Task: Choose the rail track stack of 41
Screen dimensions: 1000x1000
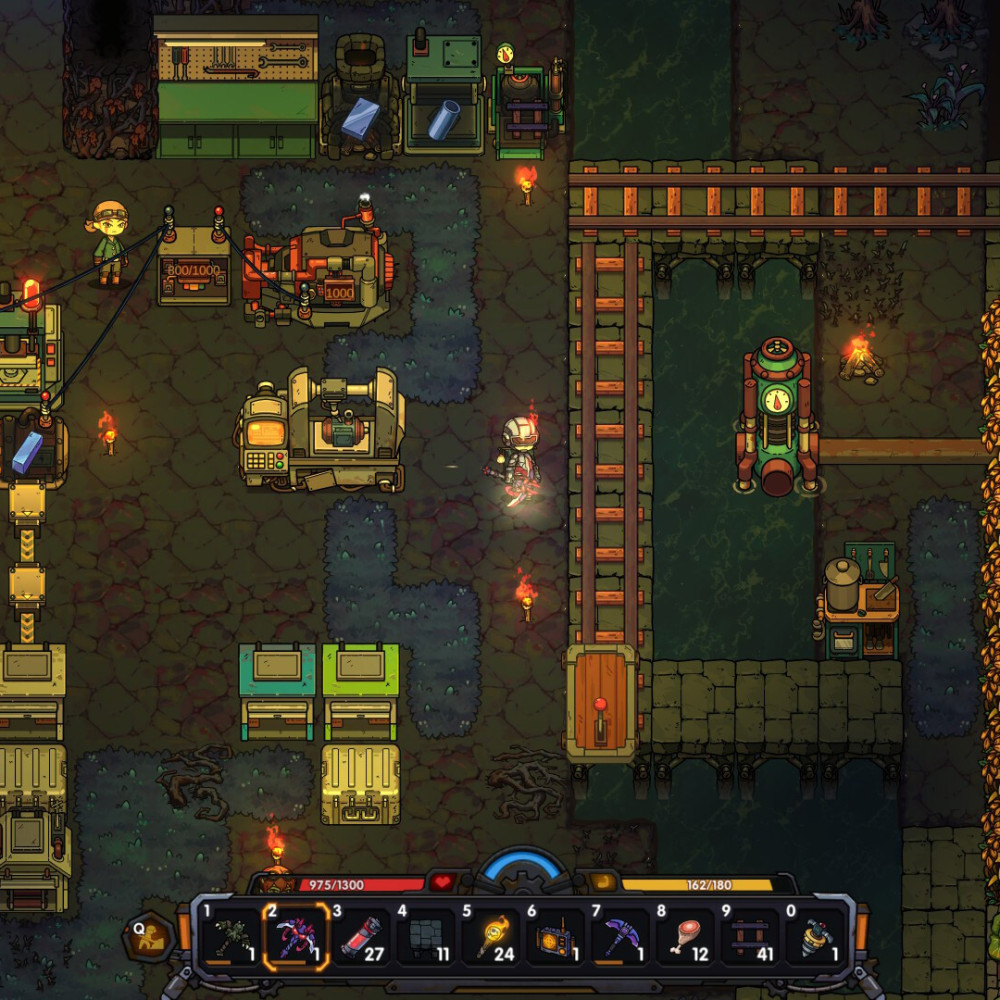Action: (x=751, y=937)
